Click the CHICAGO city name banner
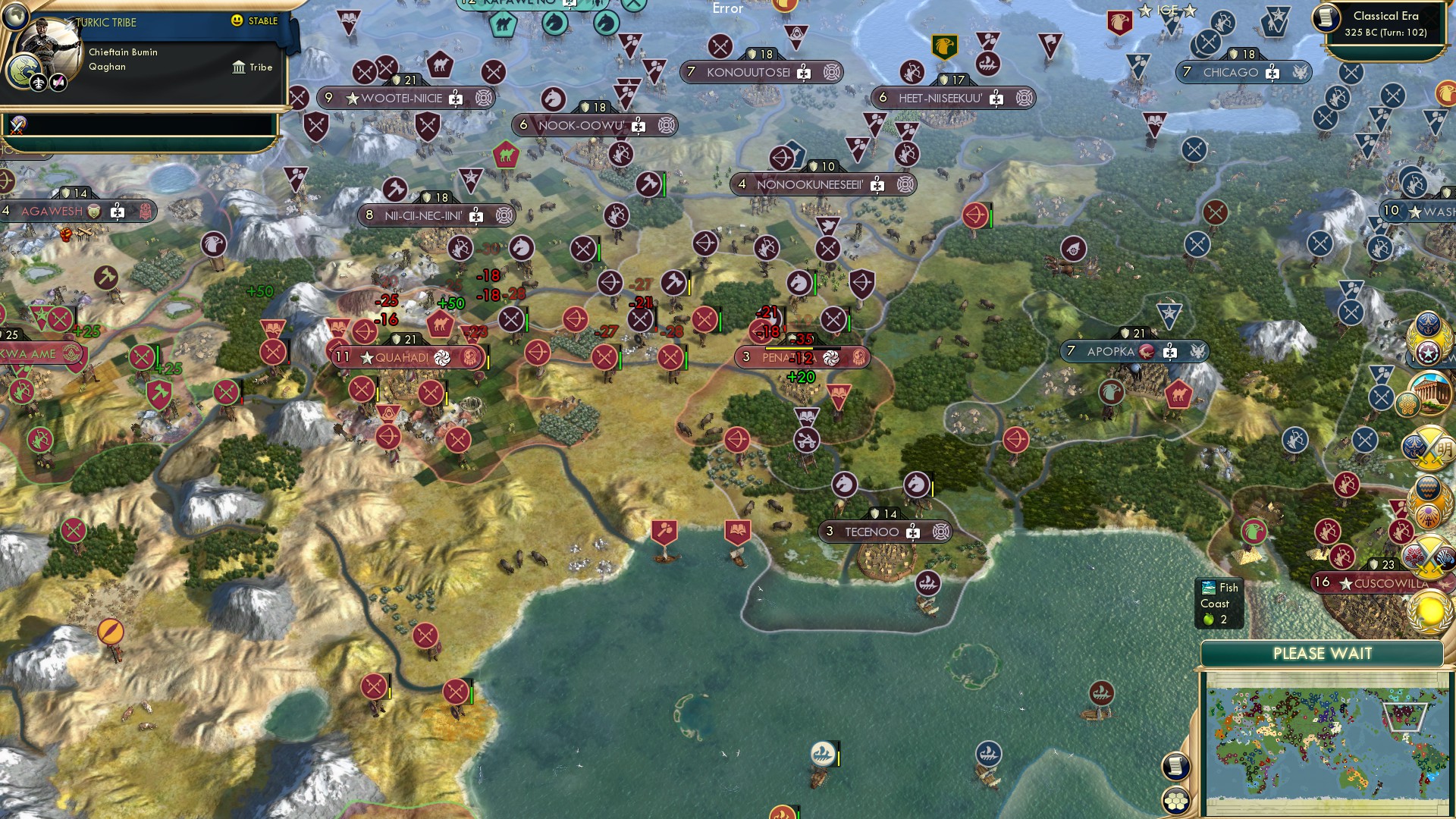This screenshot has width=1456, height=819. 1232,74
